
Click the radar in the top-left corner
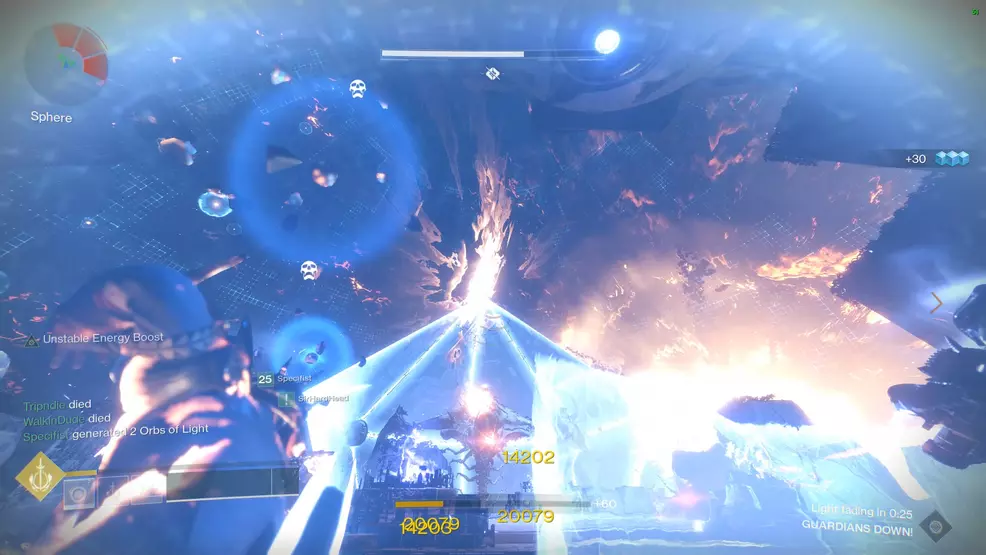point(66,62)
